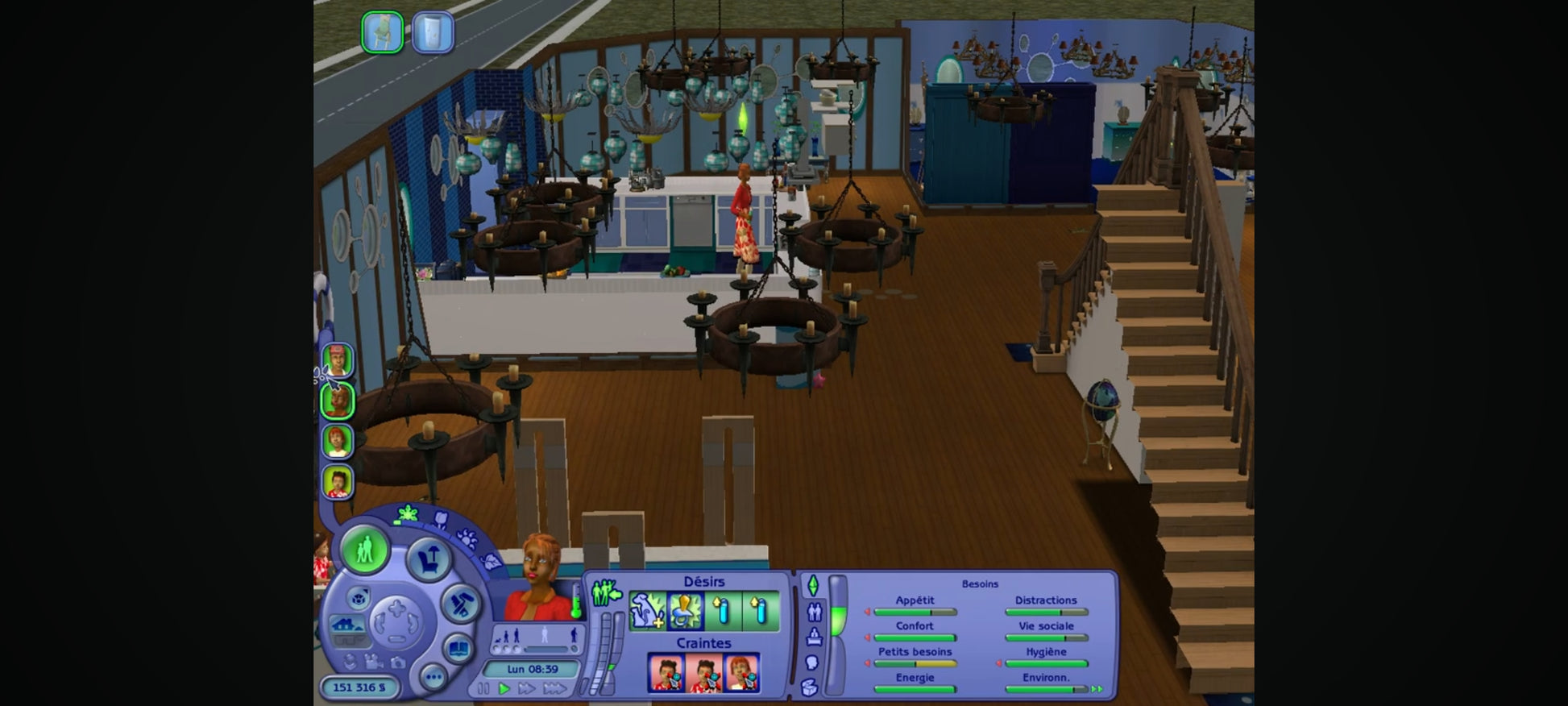Select the pacifier baby desire
The width and height of the screenshot is (1568, 706).
pyautogui.click(x=685, y=611)
